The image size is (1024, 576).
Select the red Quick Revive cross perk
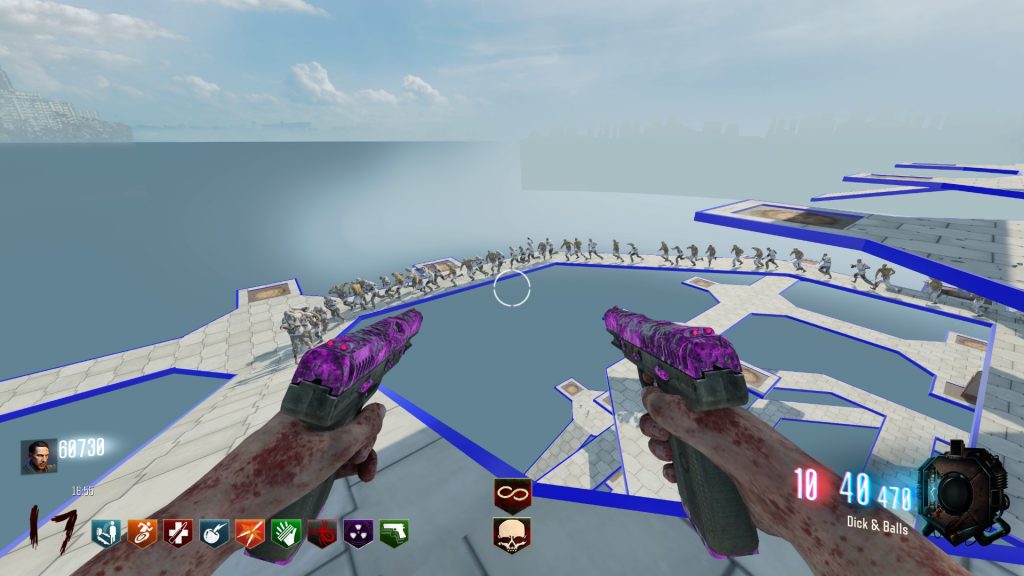click(178, 533)
